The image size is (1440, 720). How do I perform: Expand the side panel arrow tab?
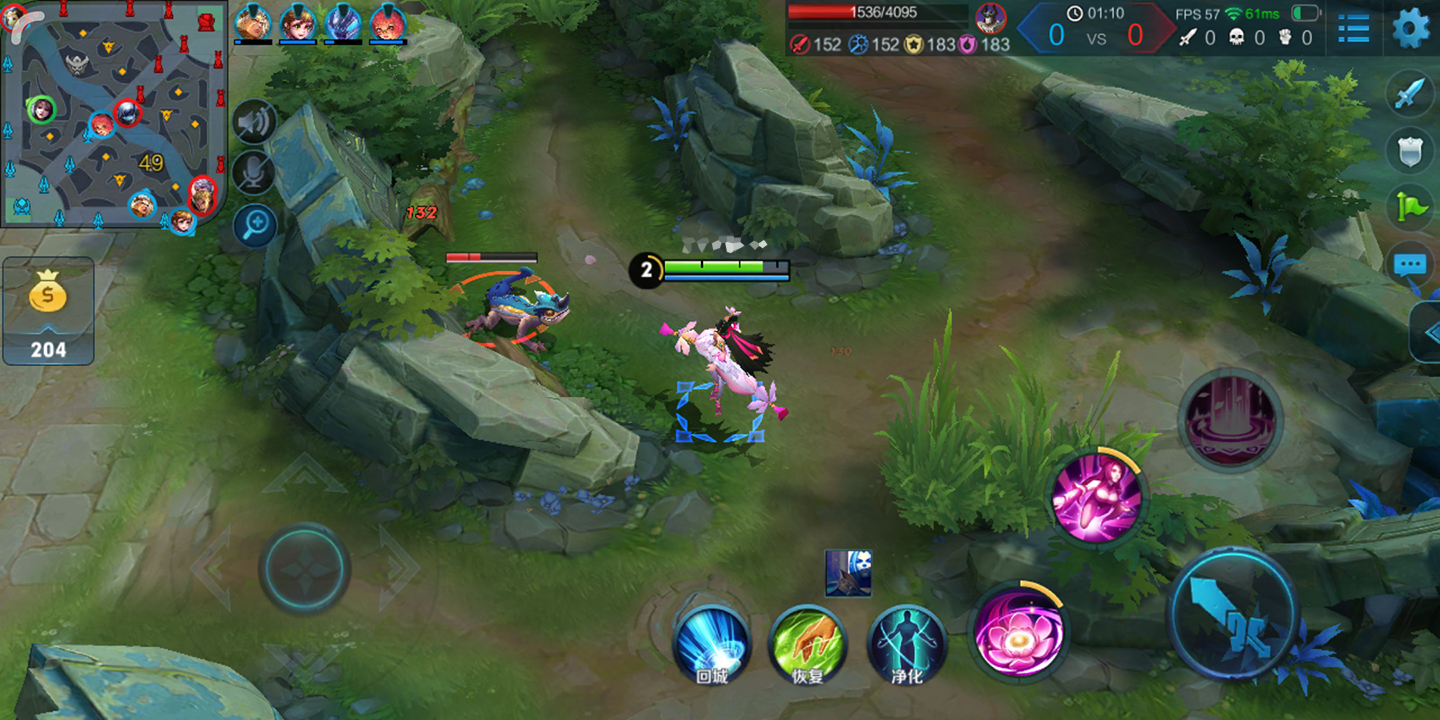point(1426,332)
